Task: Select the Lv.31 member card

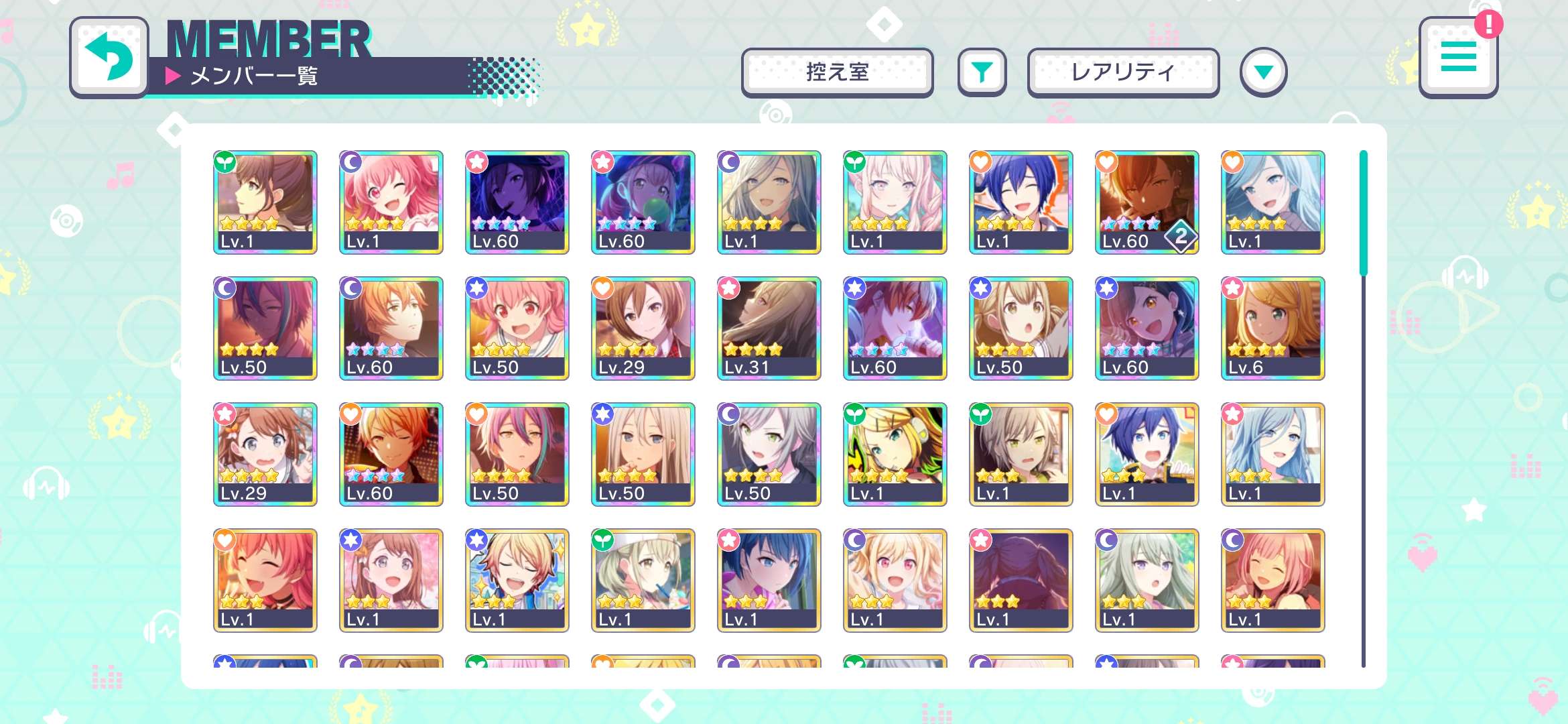Action: (x=769, y=328)
